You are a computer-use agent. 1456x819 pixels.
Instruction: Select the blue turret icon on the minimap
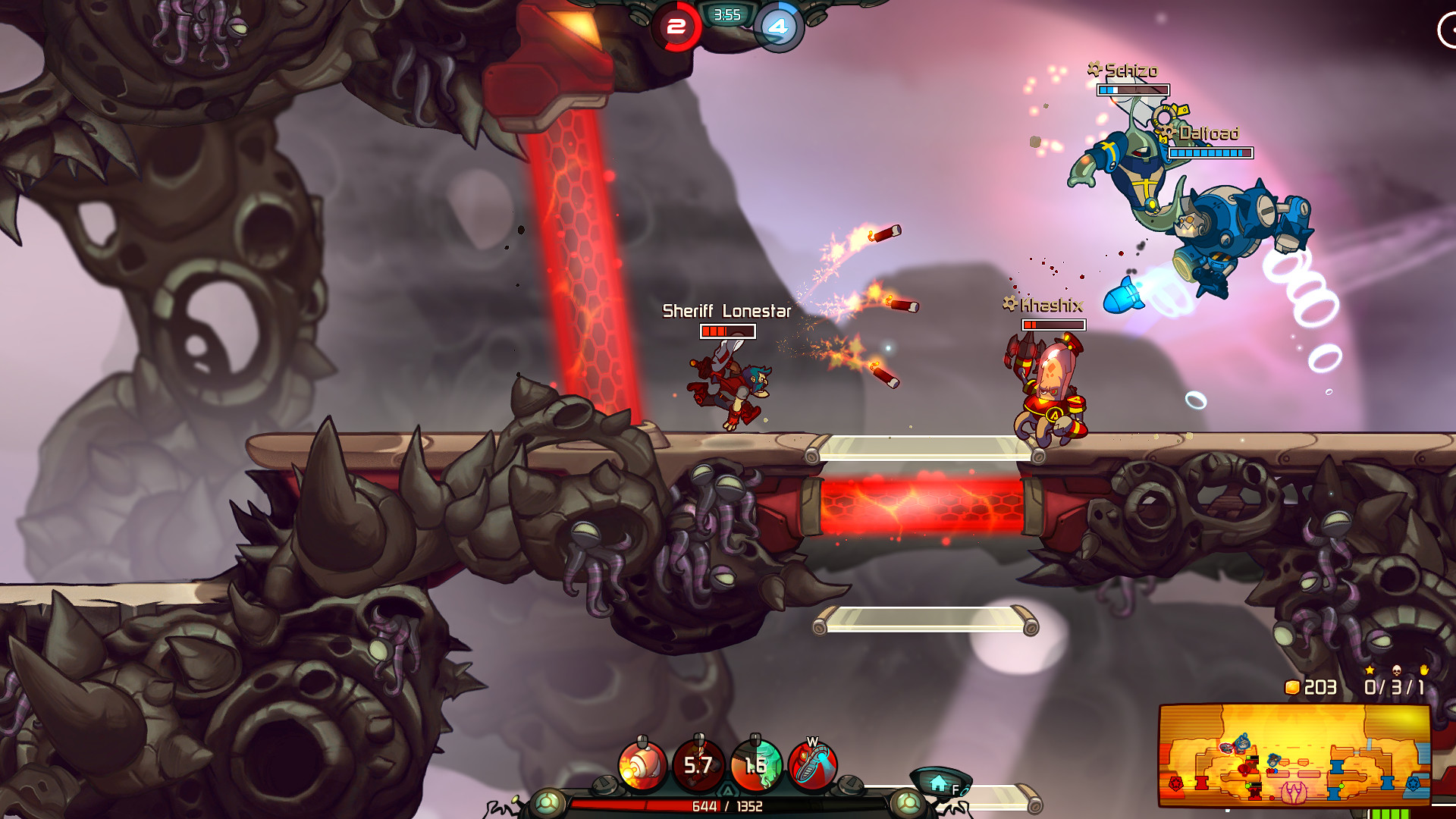tap(1336, 768)
